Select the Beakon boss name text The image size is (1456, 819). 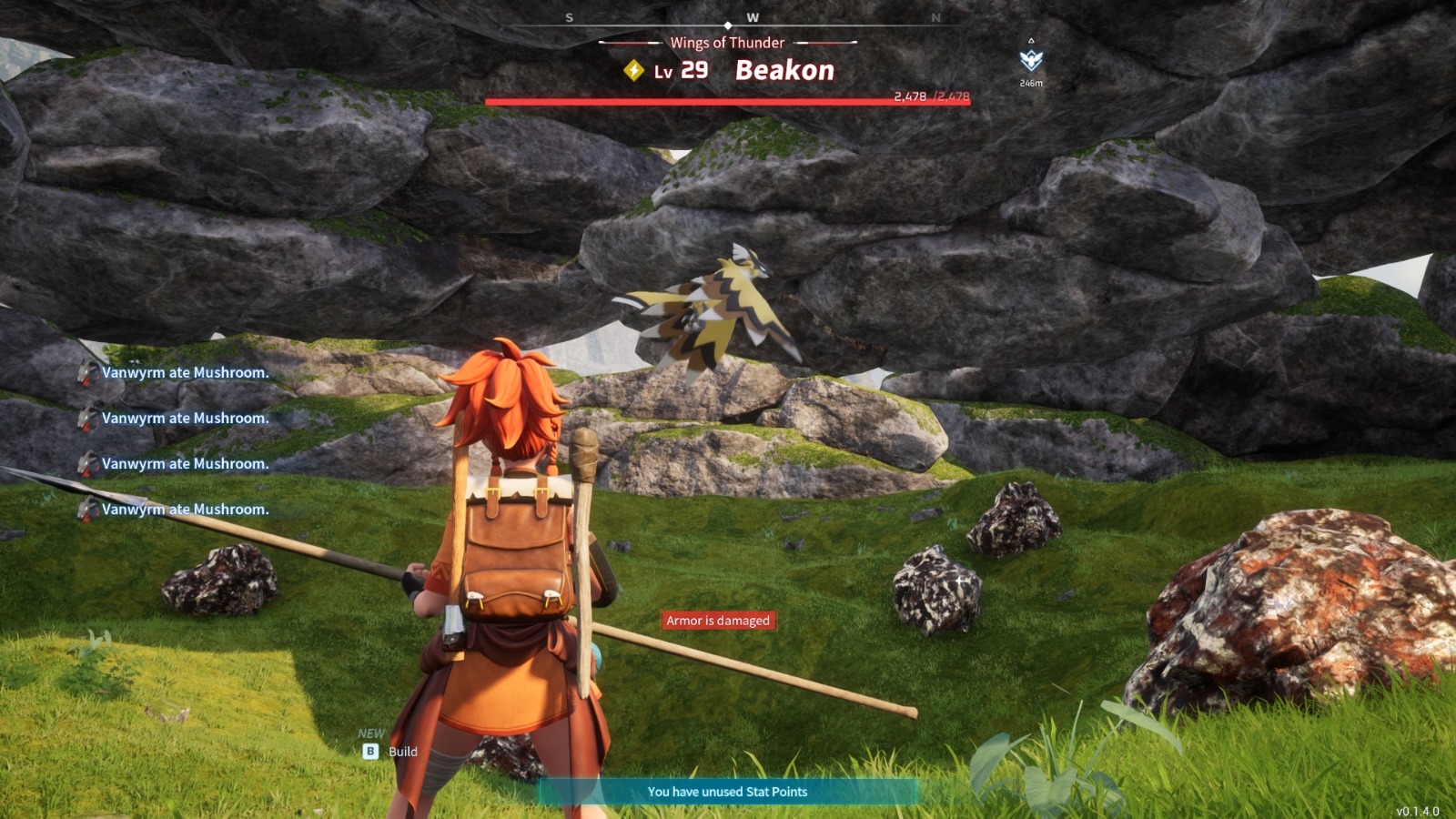coord(784,69)
